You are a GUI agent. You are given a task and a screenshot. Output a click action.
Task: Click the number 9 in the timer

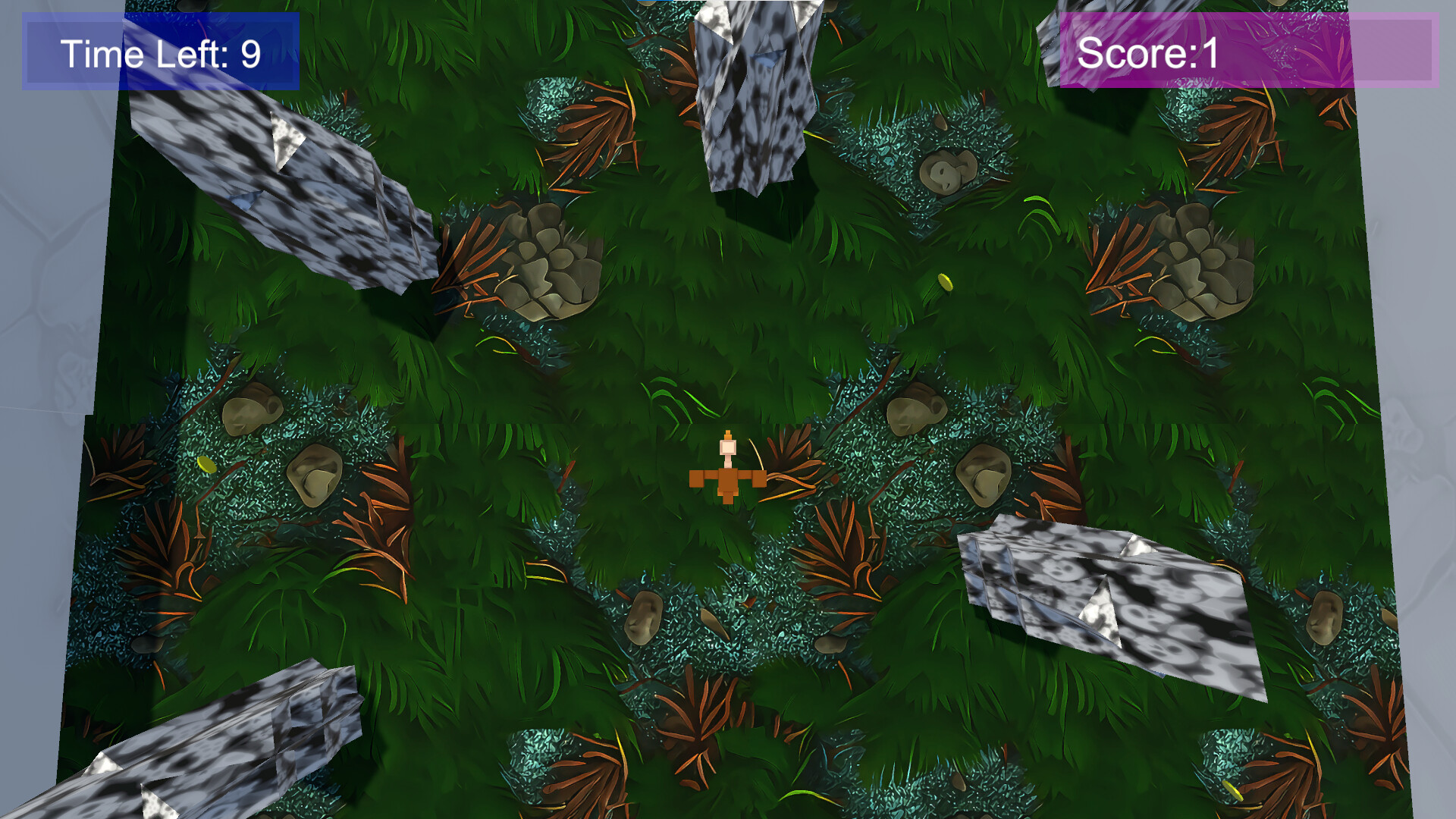[250, 53]
